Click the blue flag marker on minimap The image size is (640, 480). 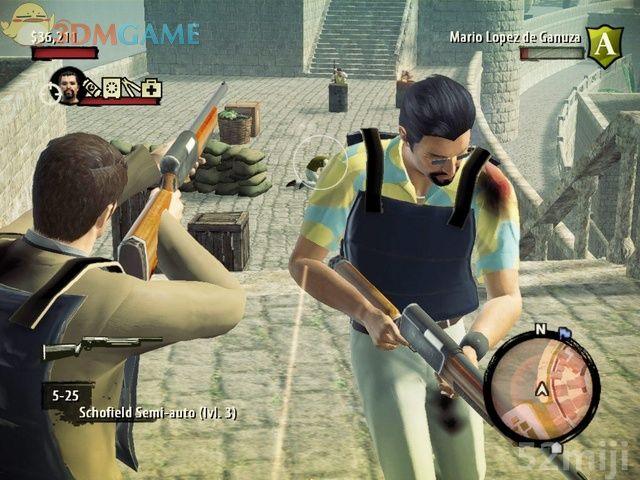click(x=564, y=332)
